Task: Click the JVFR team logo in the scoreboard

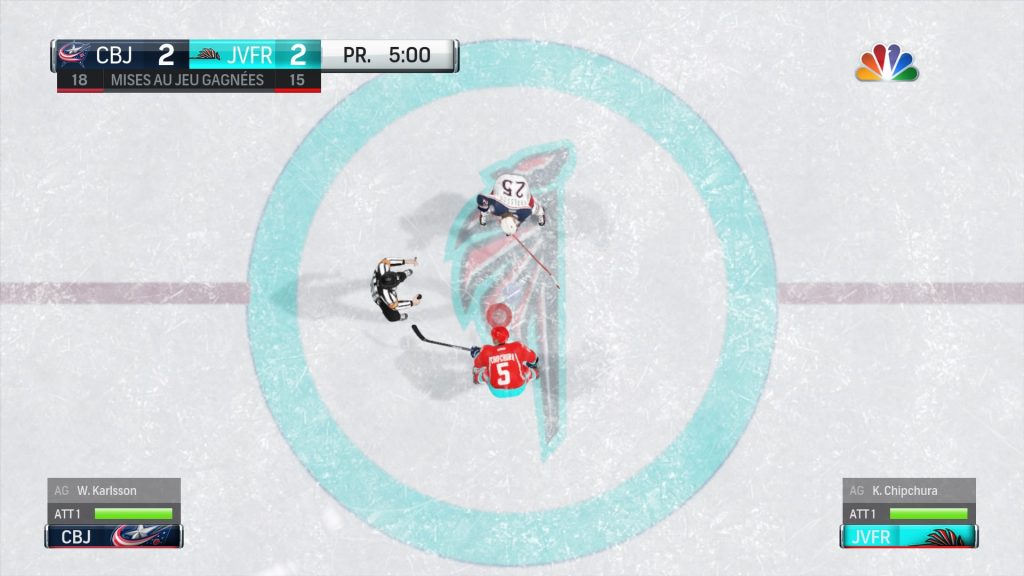Action: (207, 54)
